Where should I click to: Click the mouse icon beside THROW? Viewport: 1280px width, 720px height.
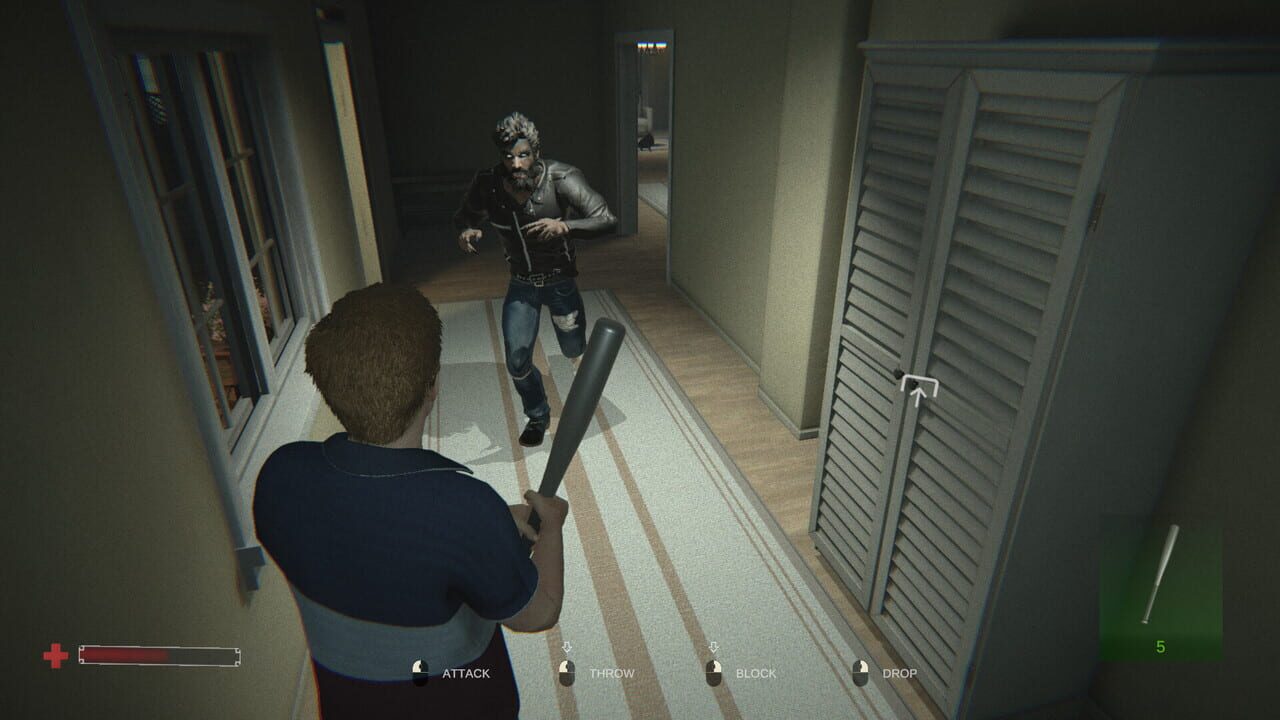pos(565,672)
